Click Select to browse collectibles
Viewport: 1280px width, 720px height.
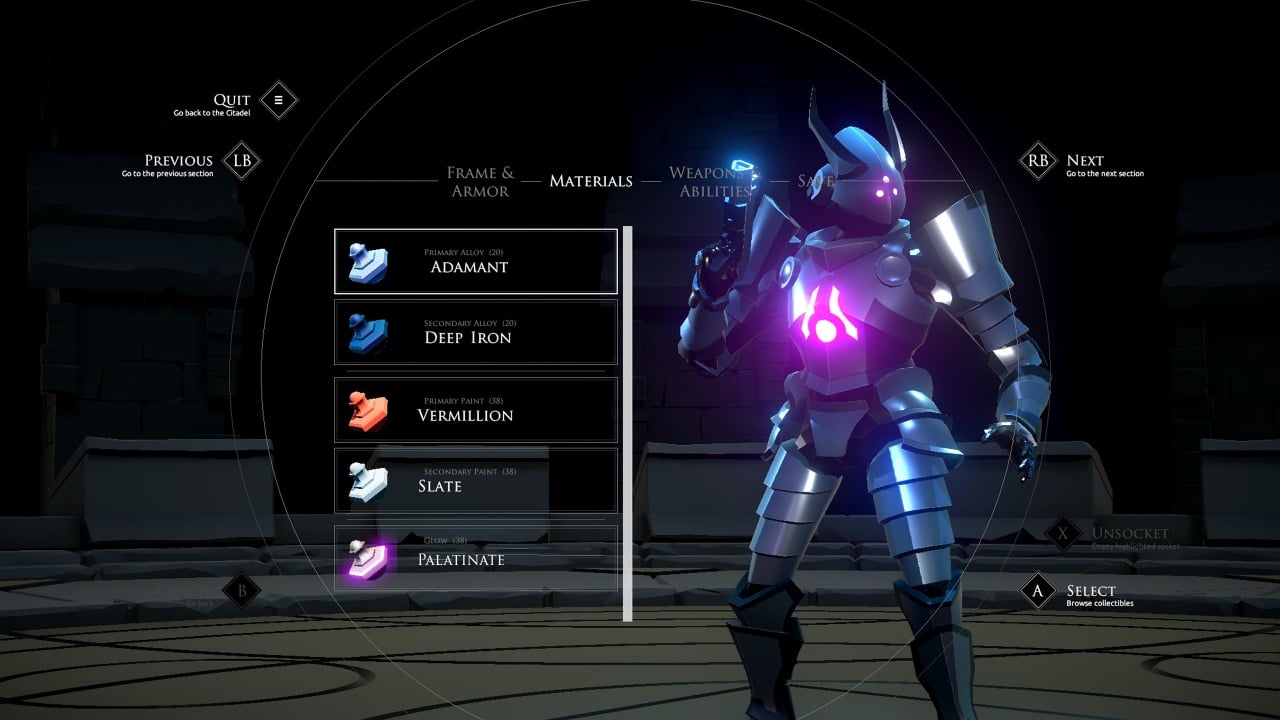tap(1038, 591)
